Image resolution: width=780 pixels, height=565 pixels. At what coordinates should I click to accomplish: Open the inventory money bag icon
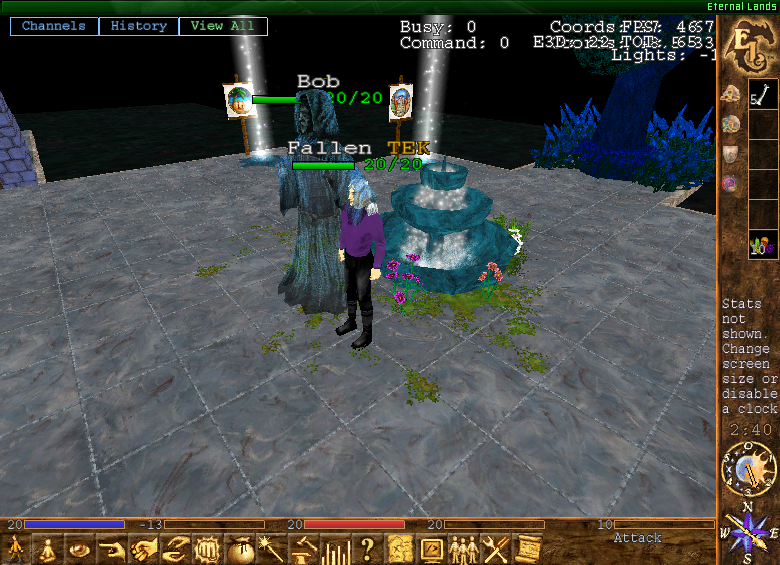pos(240,549)
